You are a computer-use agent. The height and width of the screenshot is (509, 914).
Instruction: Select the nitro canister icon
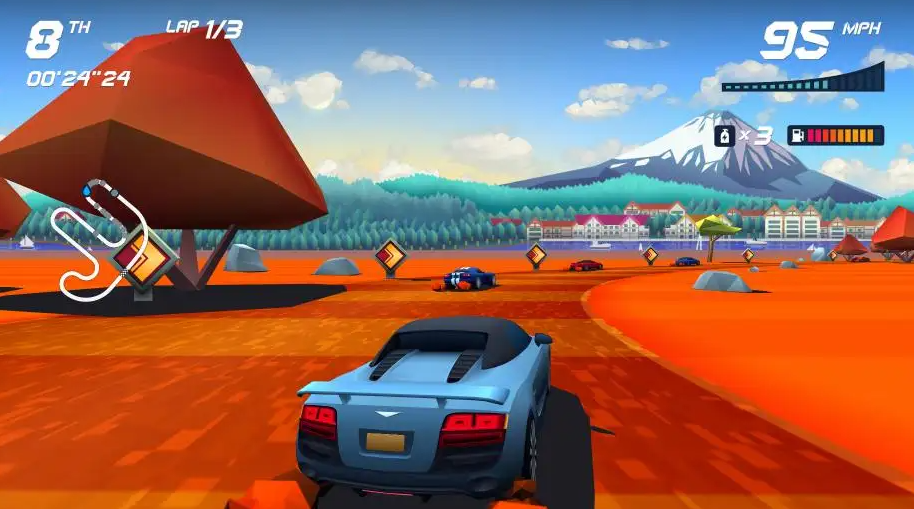(725, 135)
